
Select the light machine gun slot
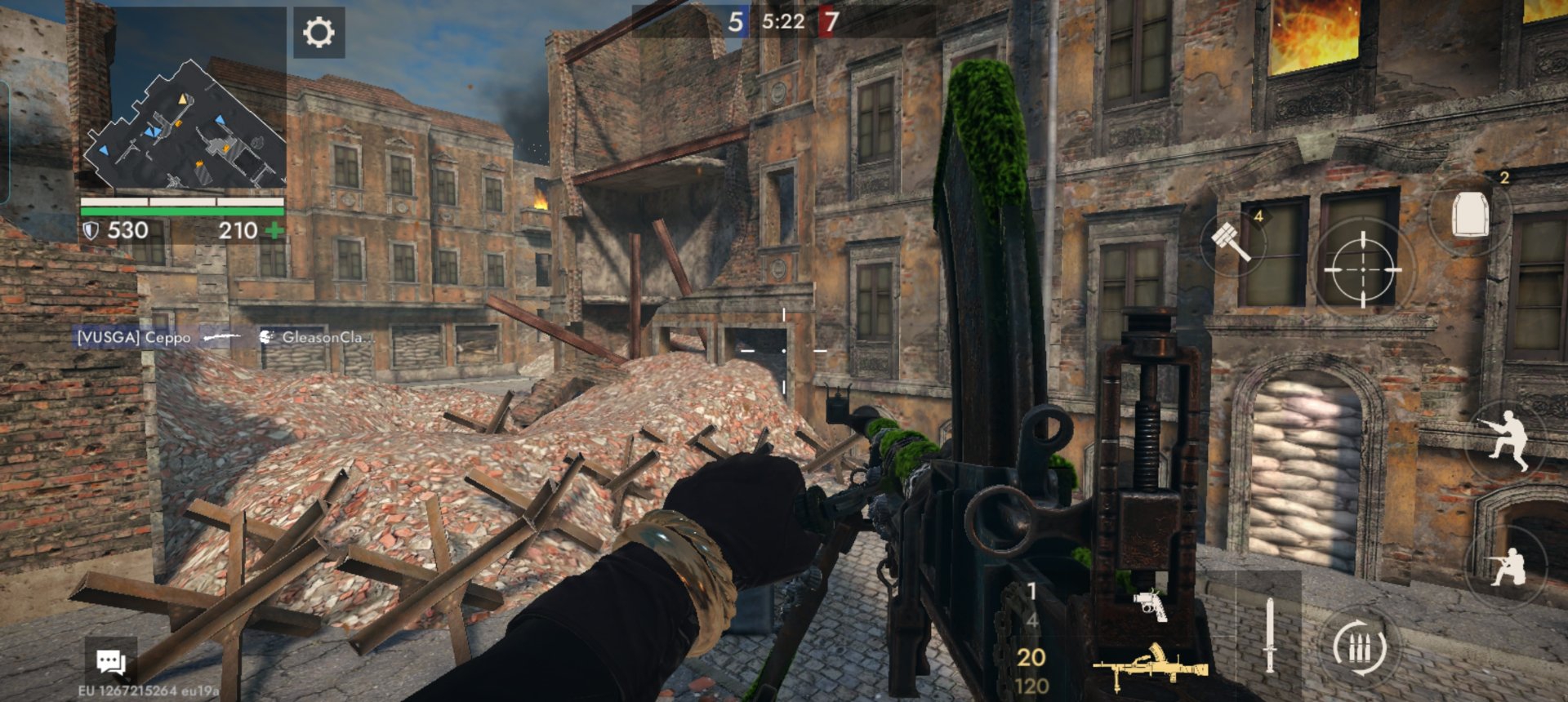tap(1150, 665)
